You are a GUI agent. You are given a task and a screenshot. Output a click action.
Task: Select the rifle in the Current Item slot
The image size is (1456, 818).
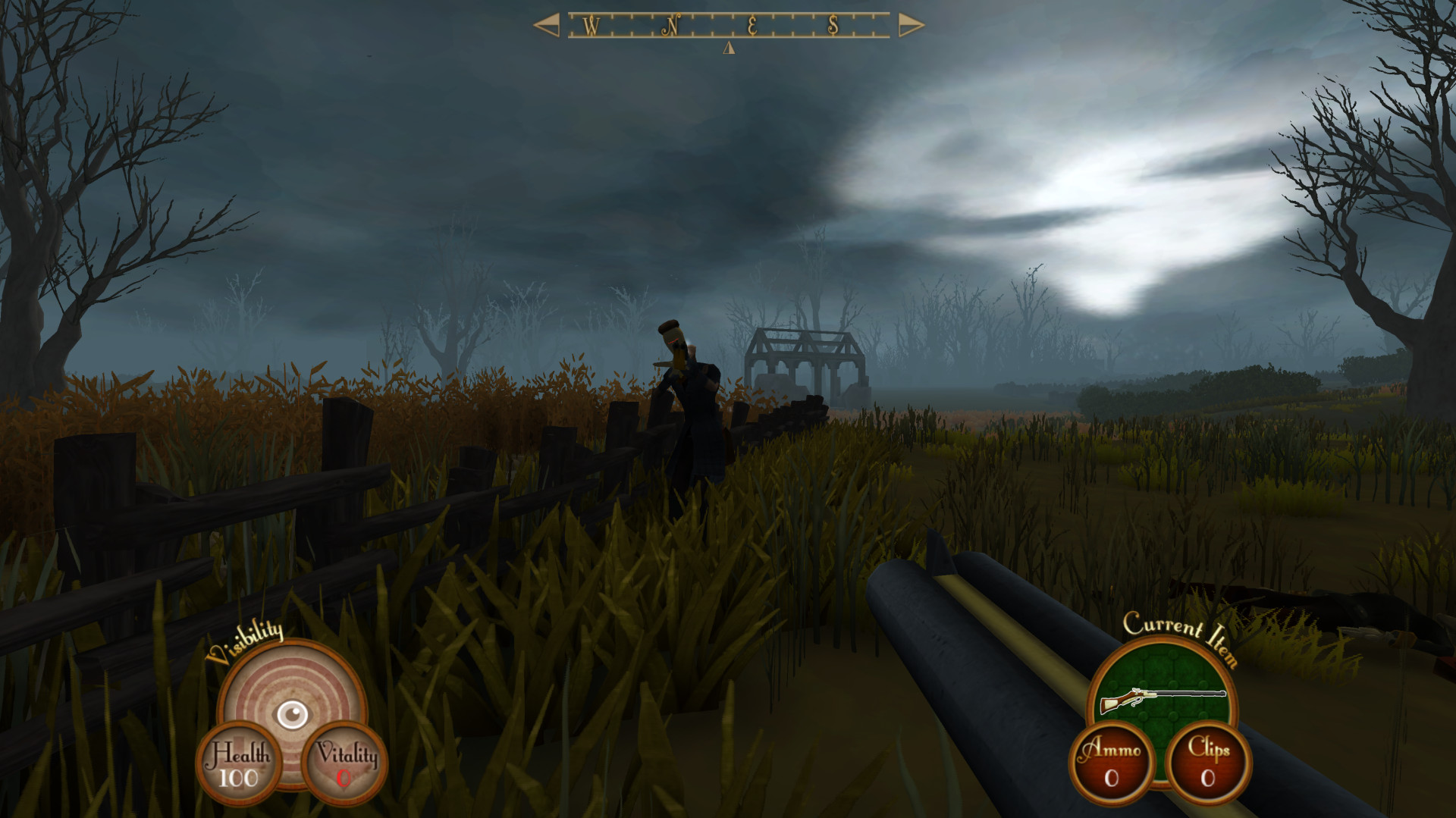point(1162,698)
